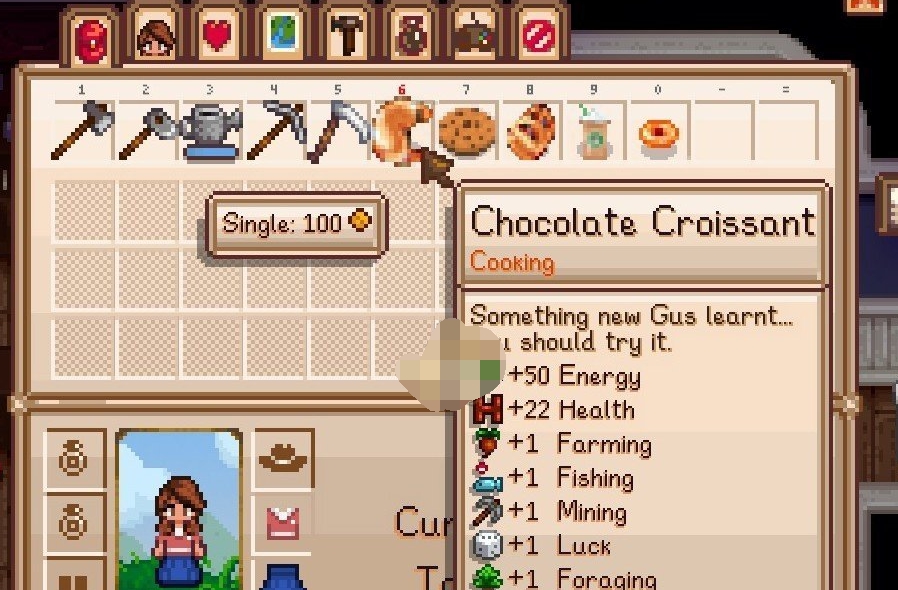This screenshot has height=590, width=898.
Task: Switch to the crafting hammer tab
Action: pyautogui.click(x=348, y=36)
